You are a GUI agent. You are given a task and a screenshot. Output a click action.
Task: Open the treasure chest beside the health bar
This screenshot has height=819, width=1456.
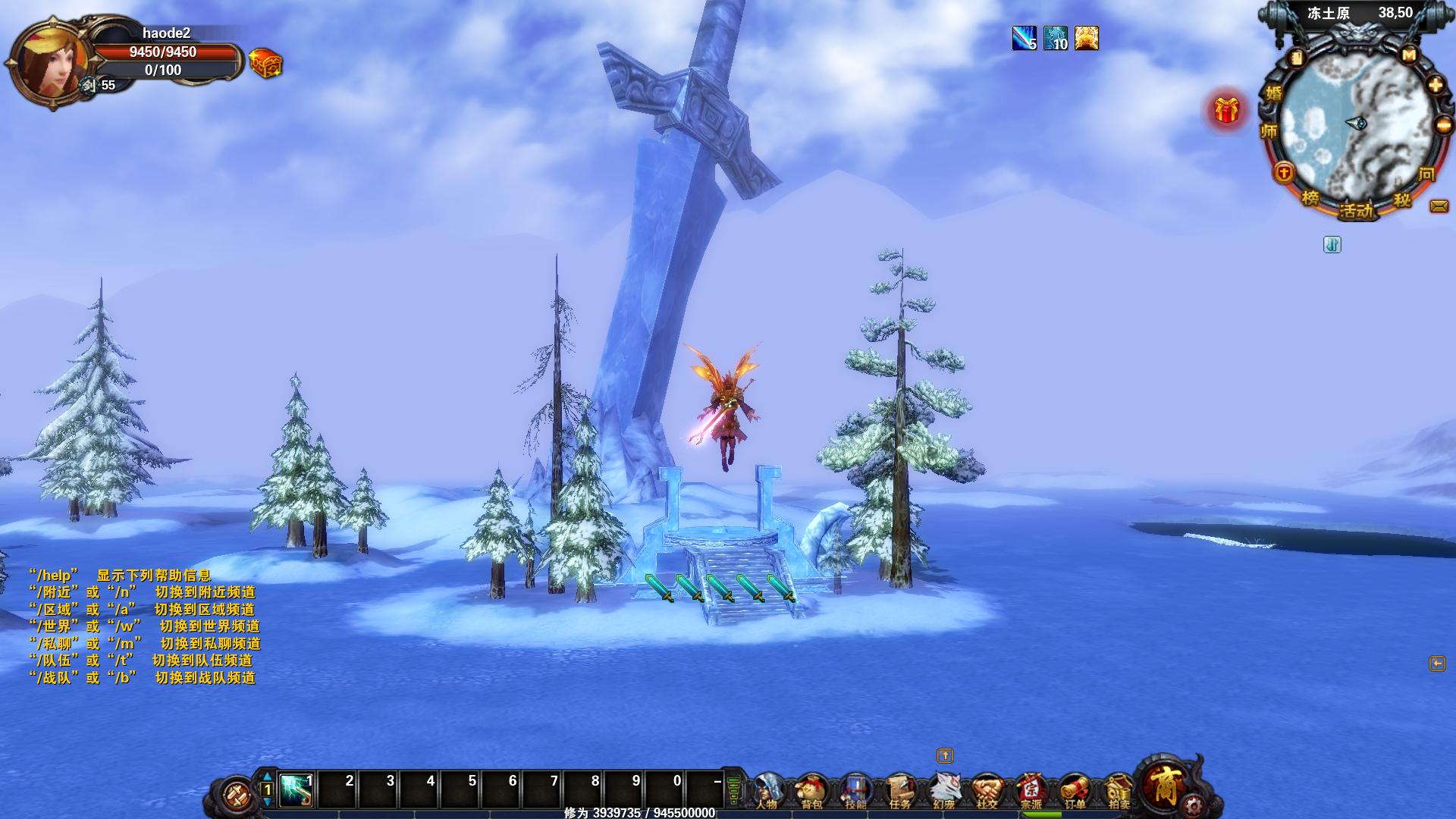click(265, 63)
